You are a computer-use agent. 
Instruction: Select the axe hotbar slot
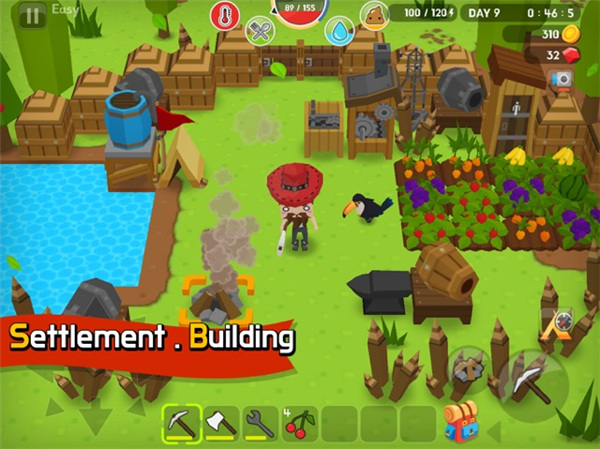[220, 424]
